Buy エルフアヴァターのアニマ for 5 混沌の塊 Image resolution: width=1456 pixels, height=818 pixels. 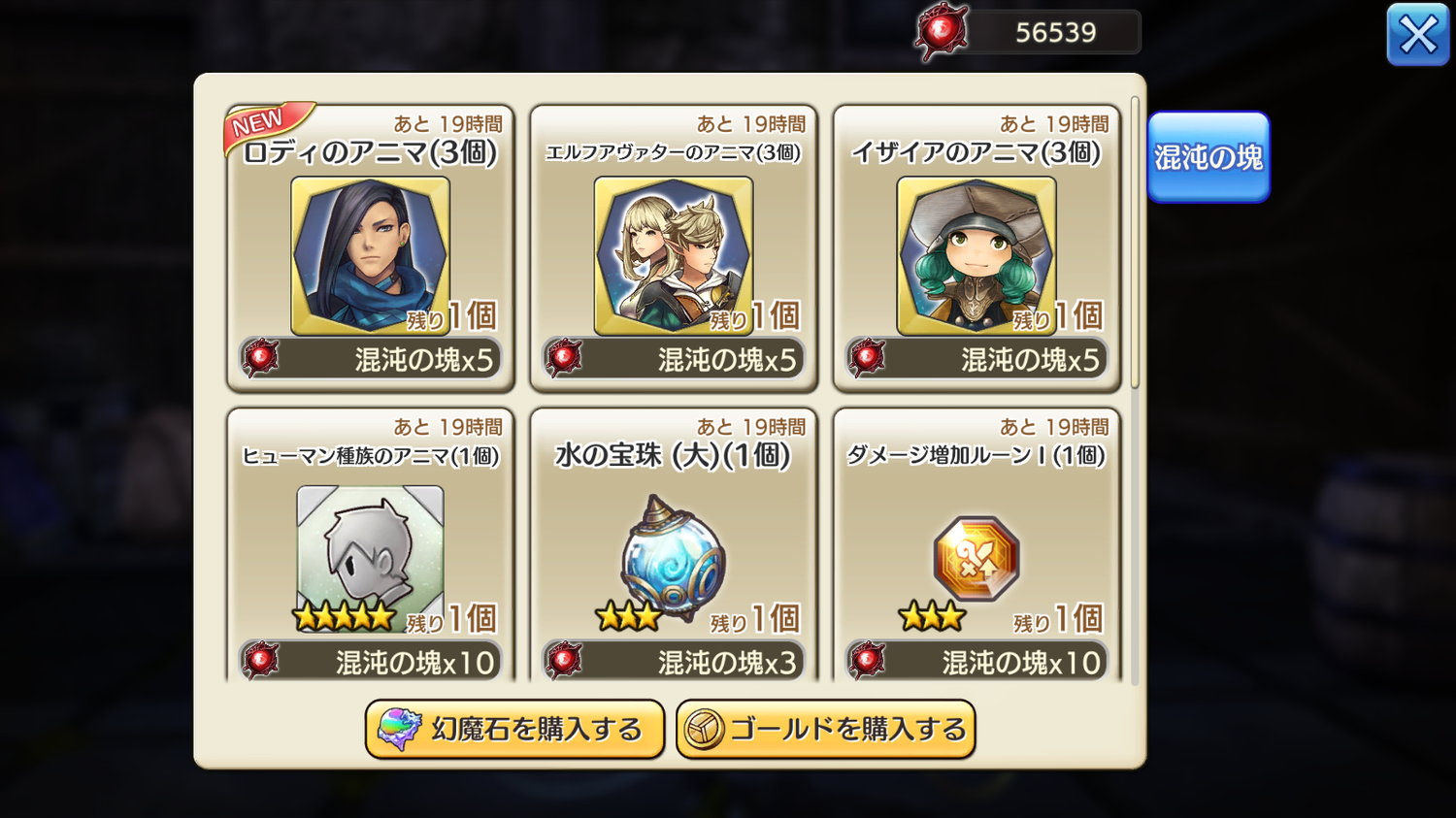pos(674,359)
